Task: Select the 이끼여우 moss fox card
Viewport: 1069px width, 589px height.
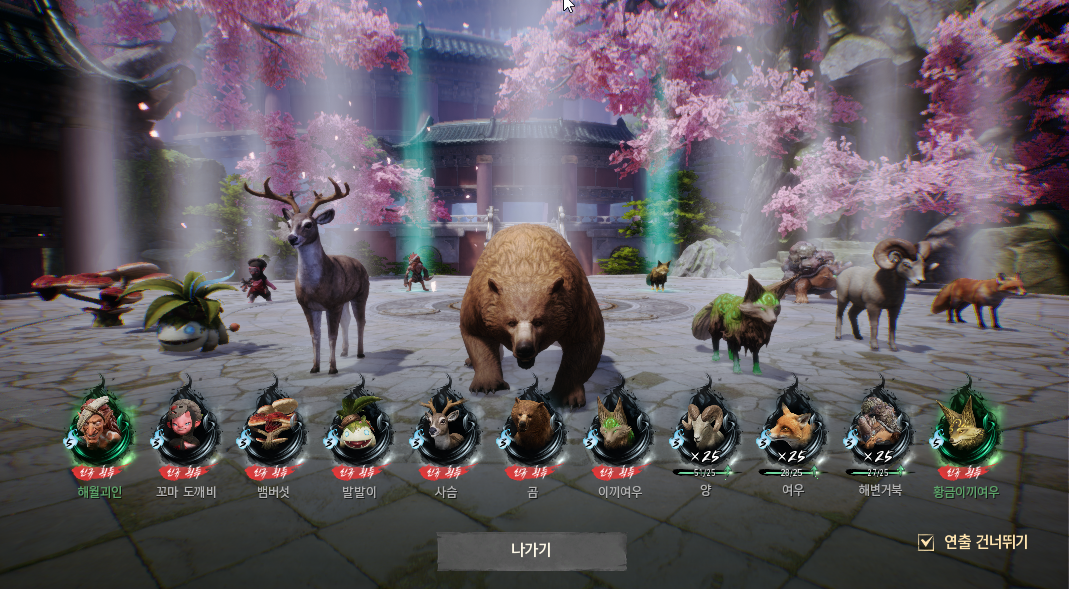Action: tap(617, 424)
